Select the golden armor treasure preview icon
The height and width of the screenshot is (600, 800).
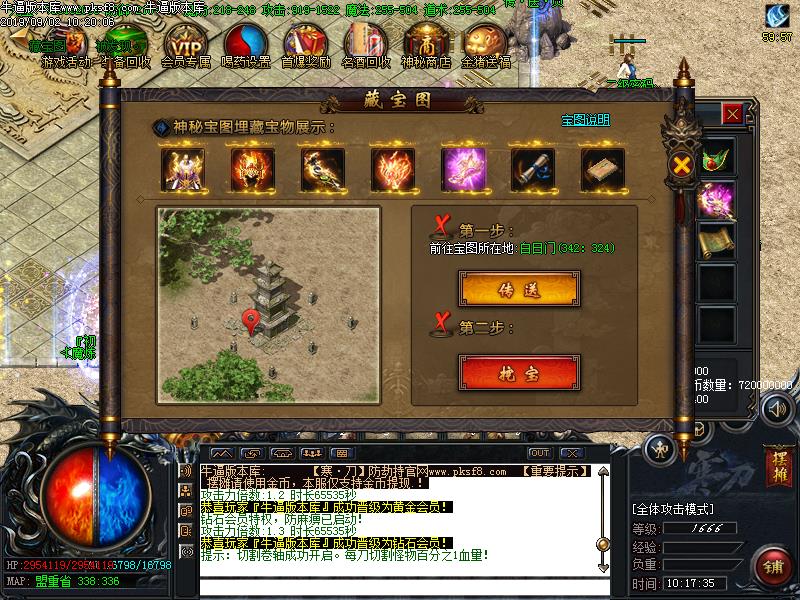(184, 170)
